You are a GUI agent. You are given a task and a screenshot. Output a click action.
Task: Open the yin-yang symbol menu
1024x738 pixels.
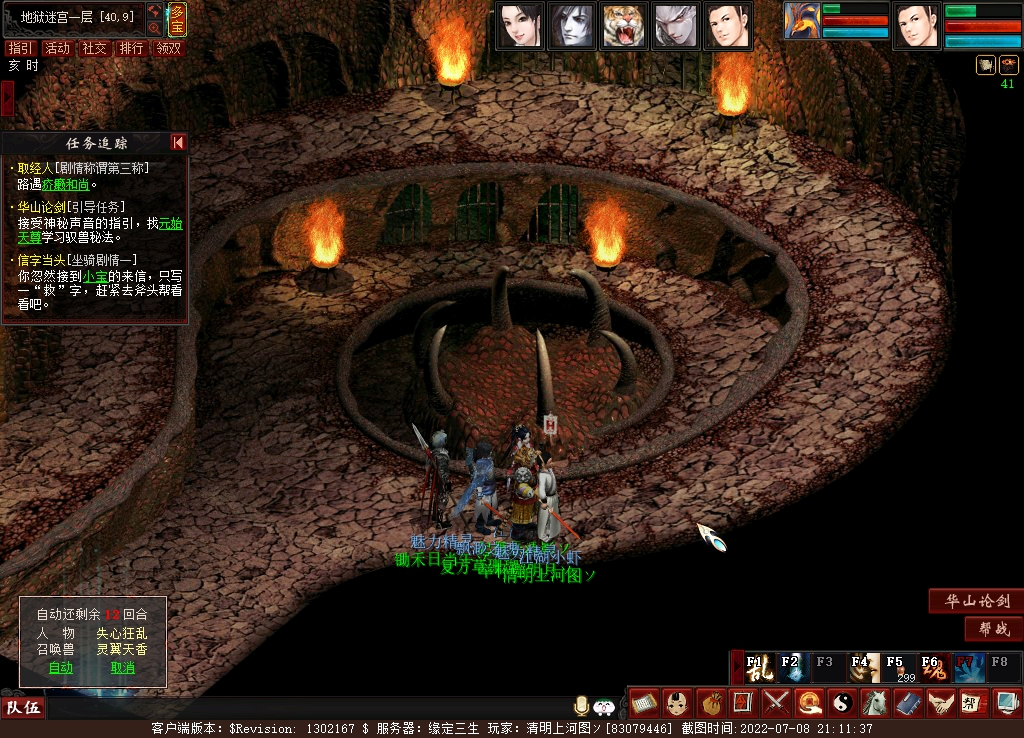(842, 703)
